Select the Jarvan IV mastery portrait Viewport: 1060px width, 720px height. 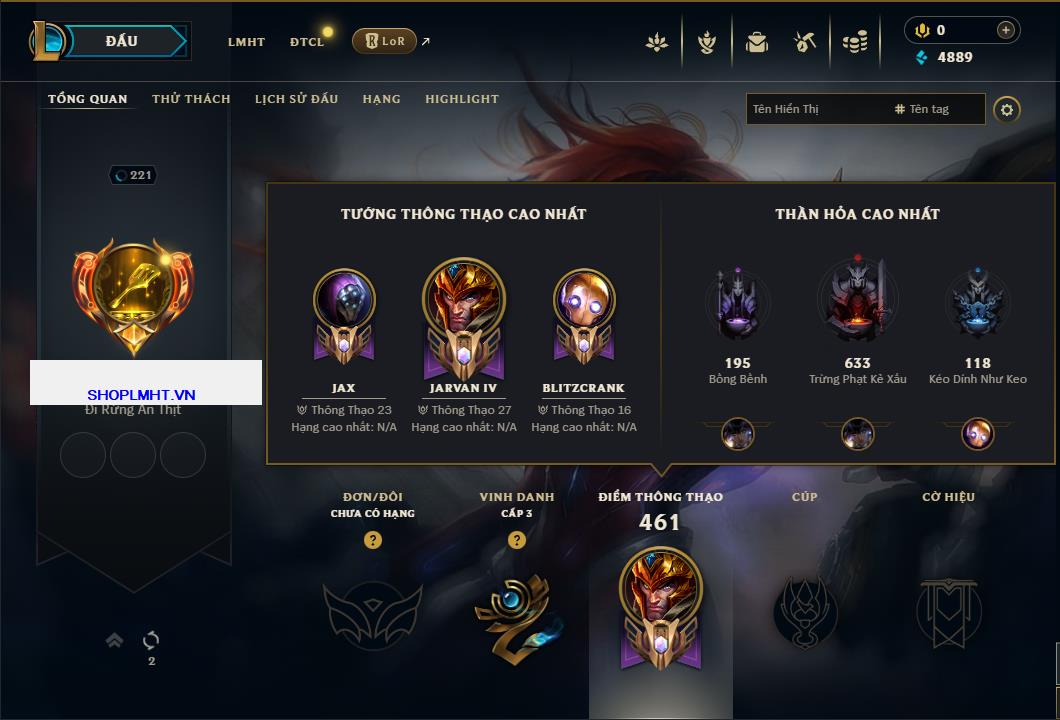(464, 303)
